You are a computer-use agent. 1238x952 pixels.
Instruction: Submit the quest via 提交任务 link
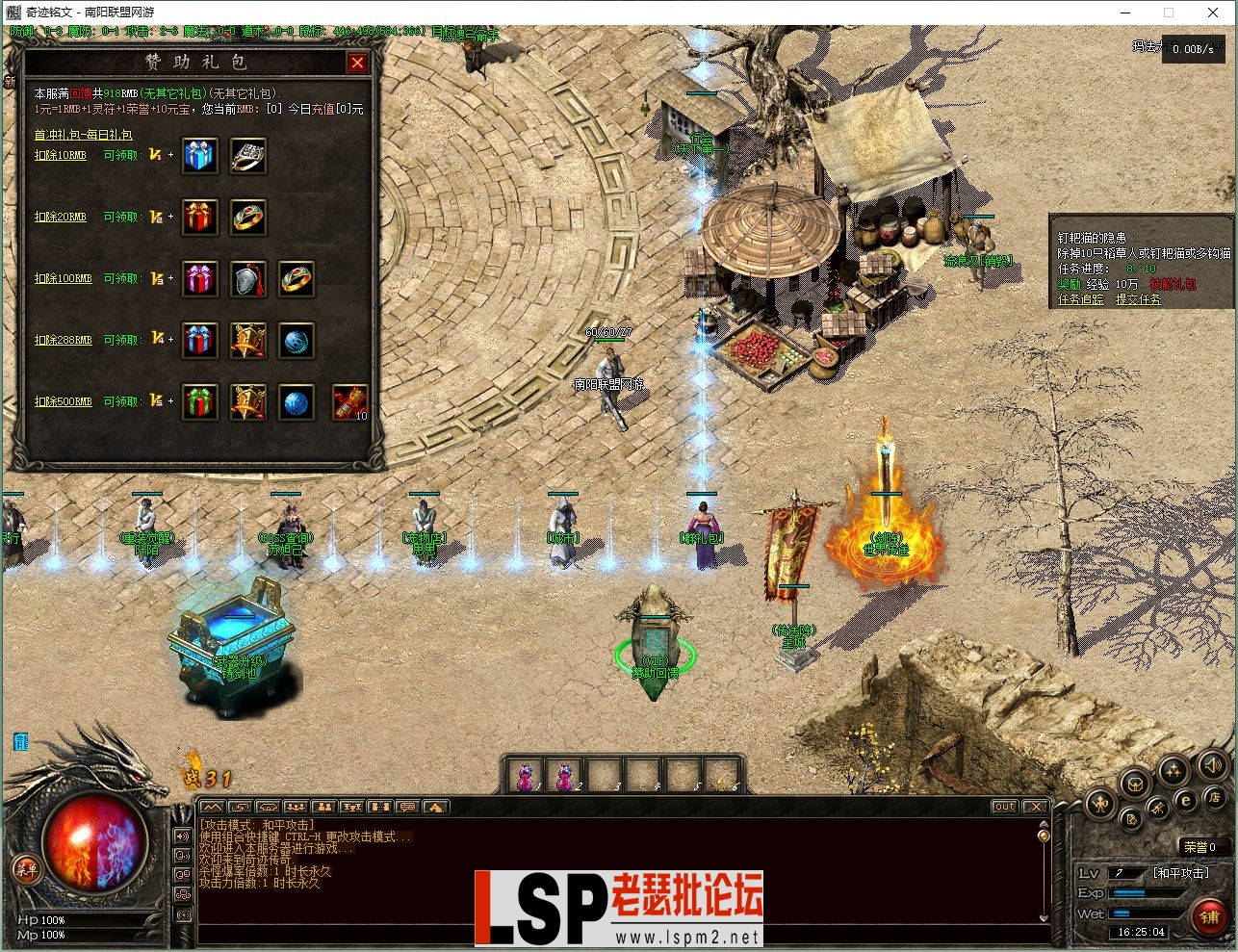[1138, 299]
